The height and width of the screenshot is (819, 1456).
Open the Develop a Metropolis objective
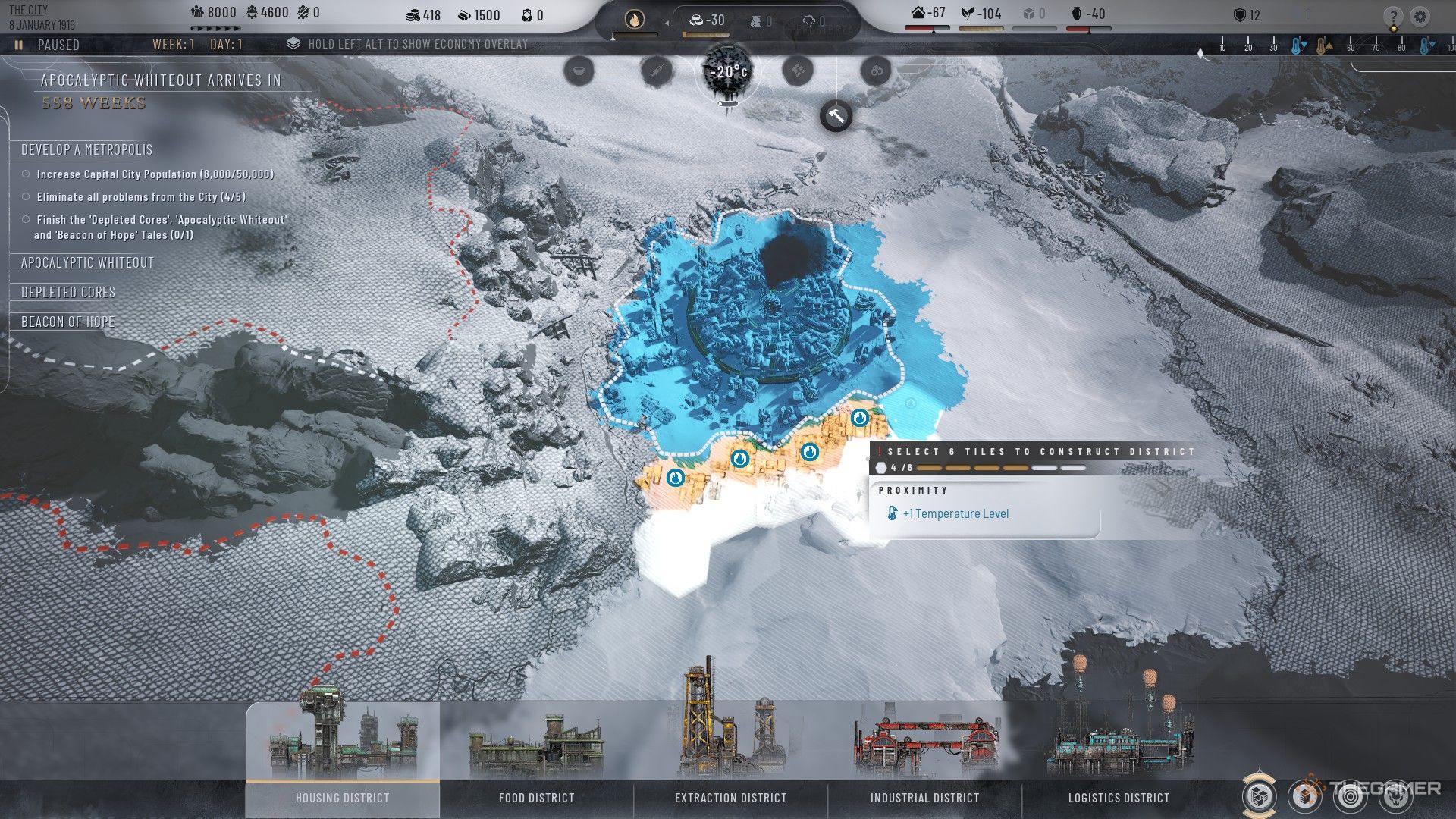point(86,150)
